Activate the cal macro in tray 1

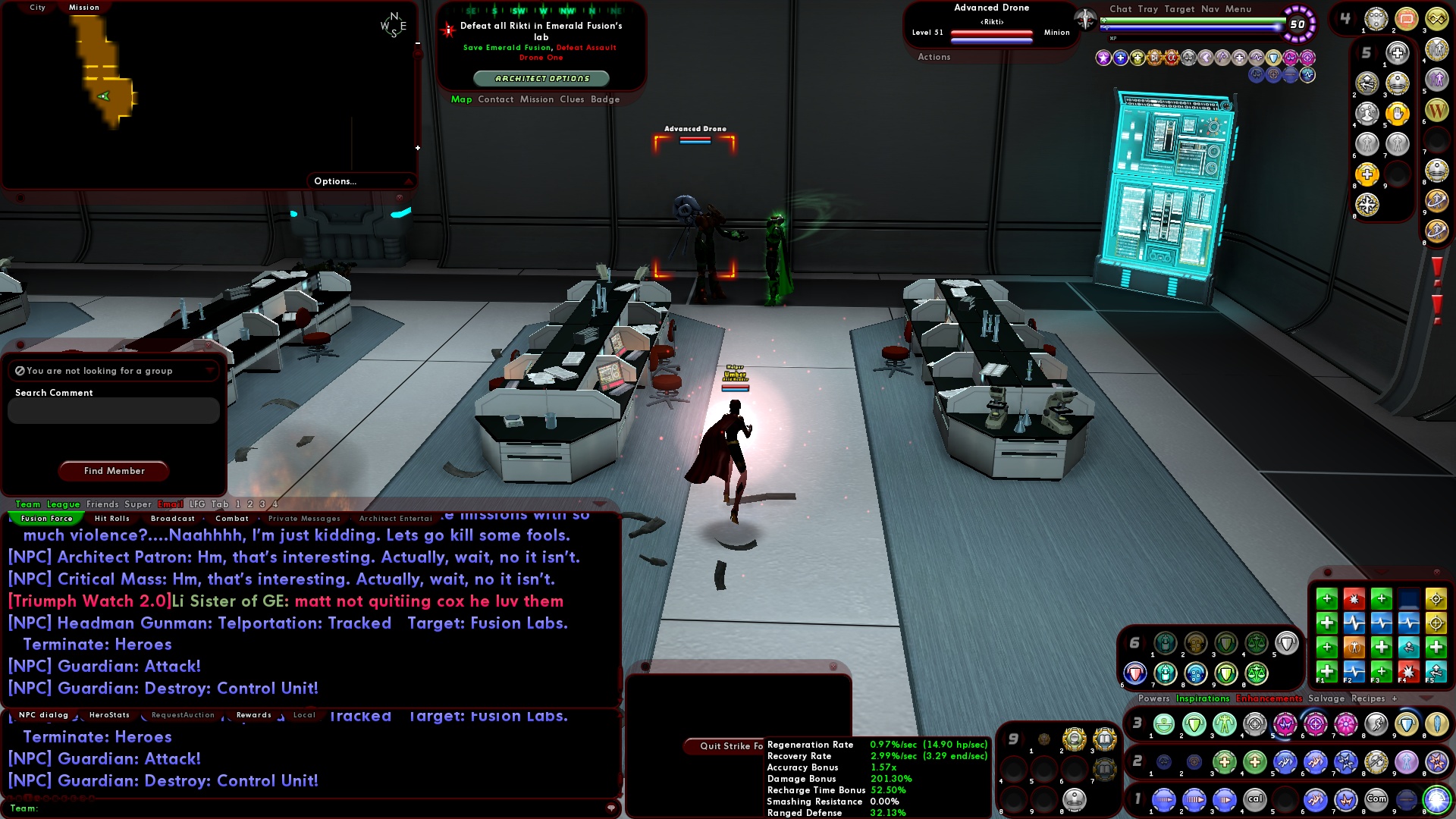tap(1255, 799)
